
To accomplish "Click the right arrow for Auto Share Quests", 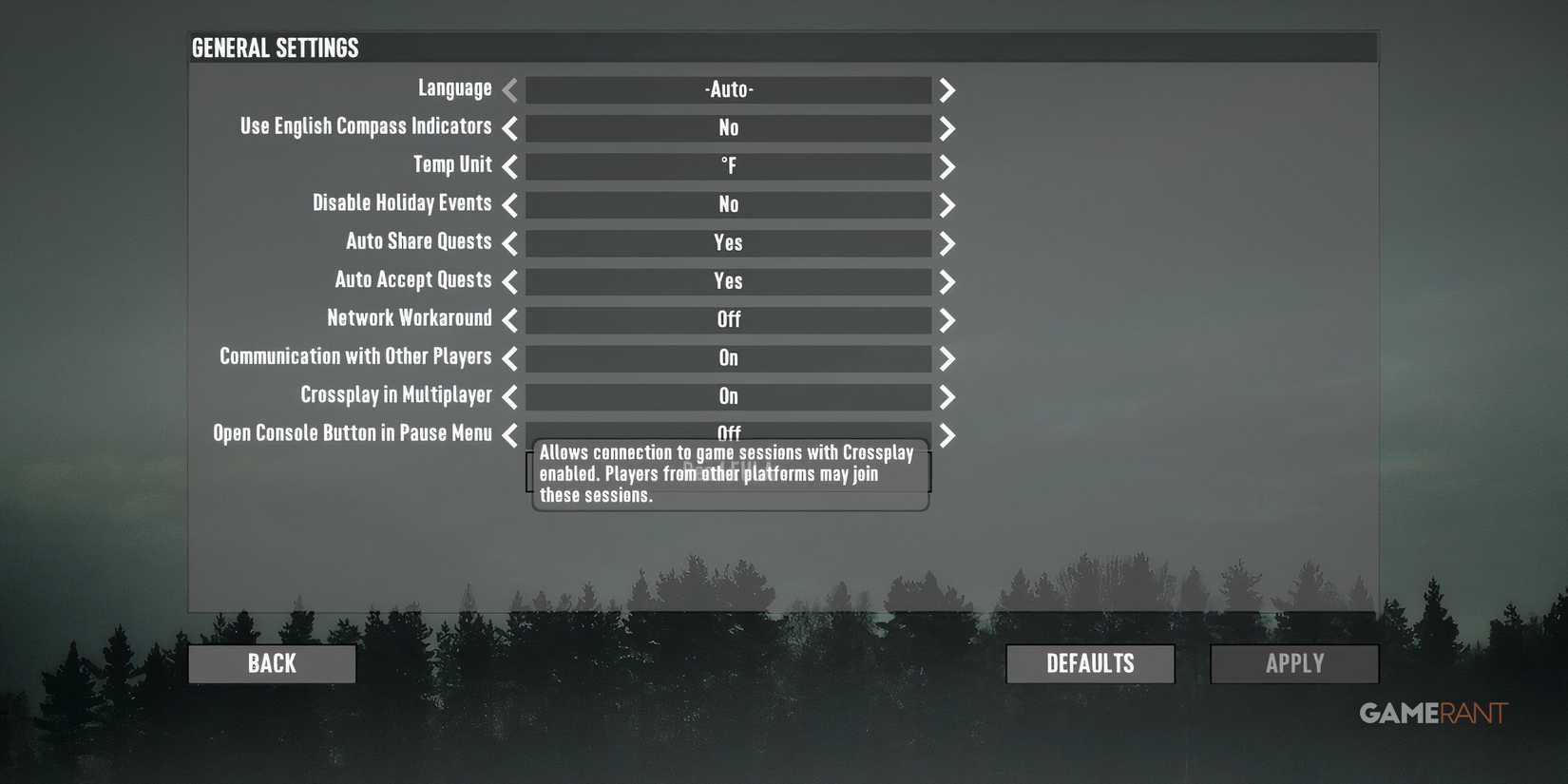I will pyautogui.click(x=947, y=243).
